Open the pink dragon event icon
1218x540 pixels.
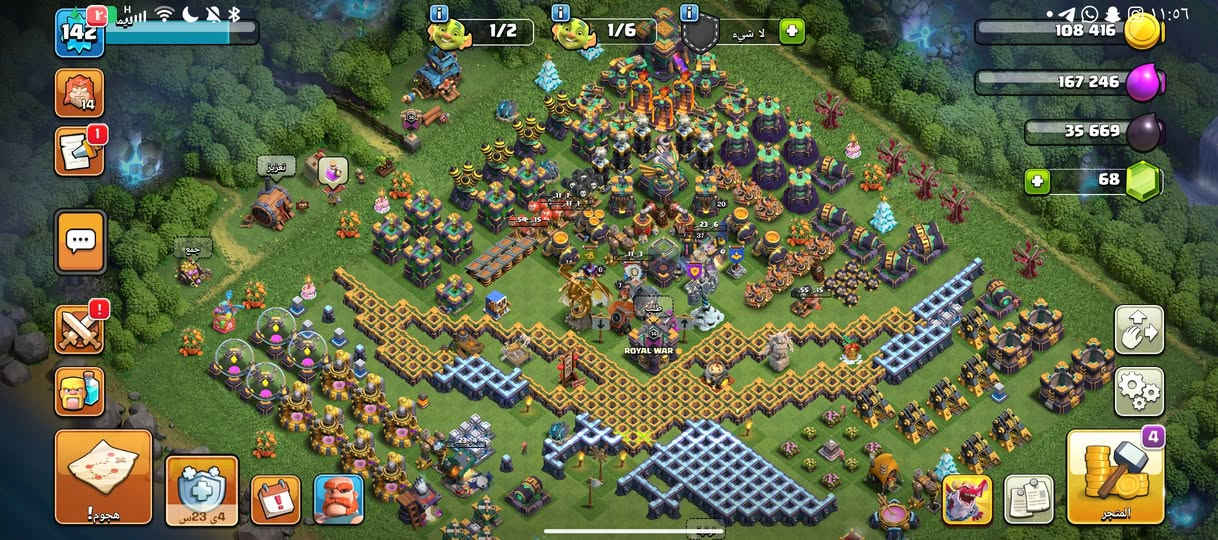(967, 499)
